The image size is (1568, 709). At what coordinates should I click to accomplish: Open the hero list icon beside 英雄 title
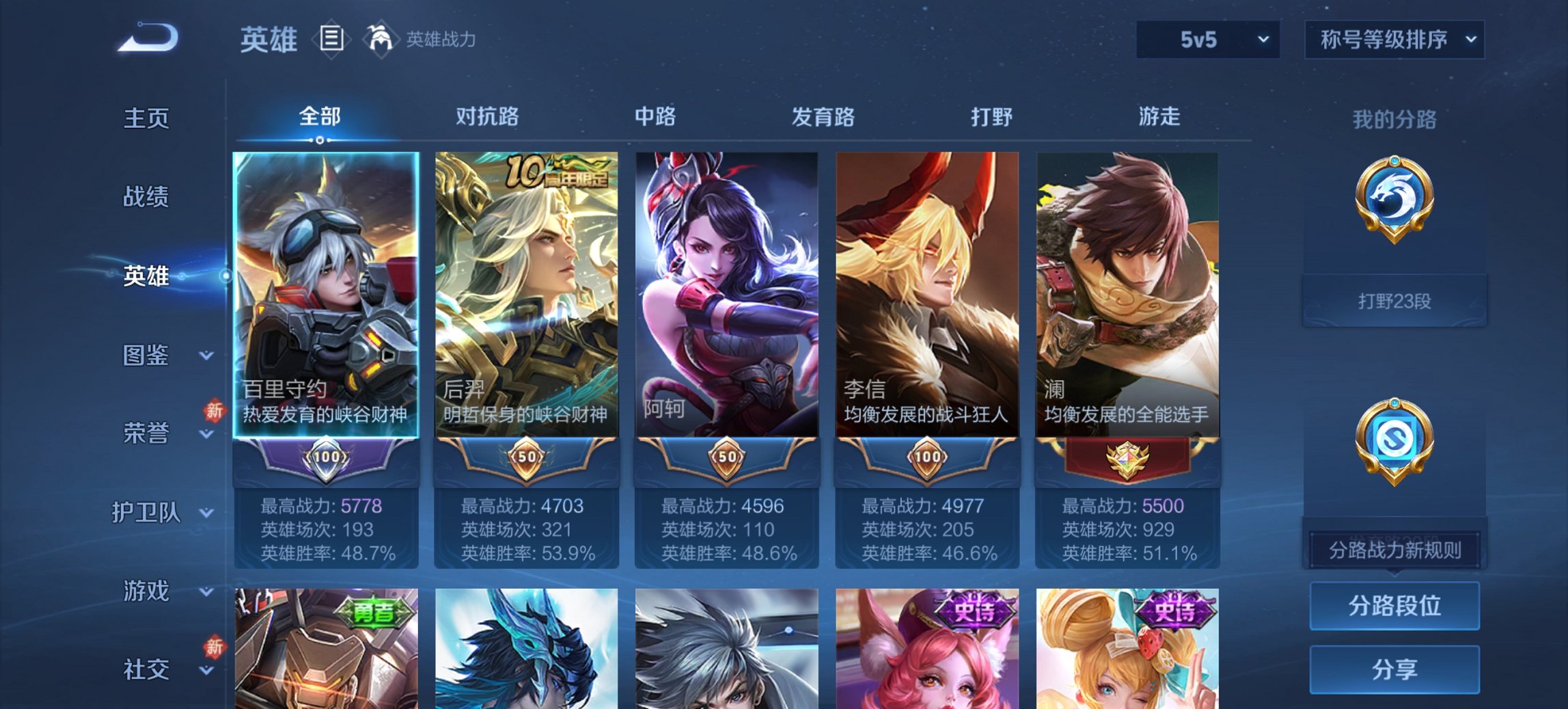pyautogui.click(x=332, y=40)
